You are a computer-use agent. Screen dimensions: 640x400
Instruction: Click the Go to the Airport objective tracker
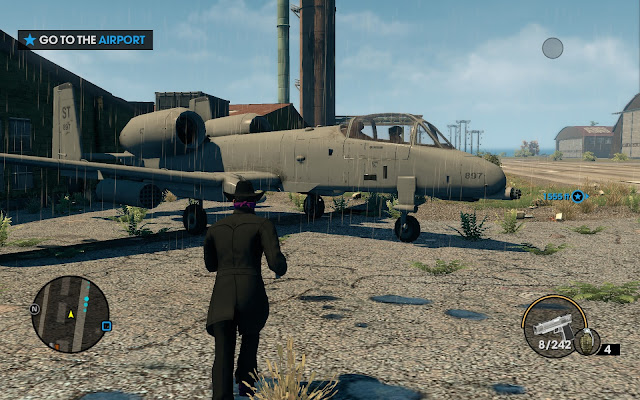click(x=85, y=40)
